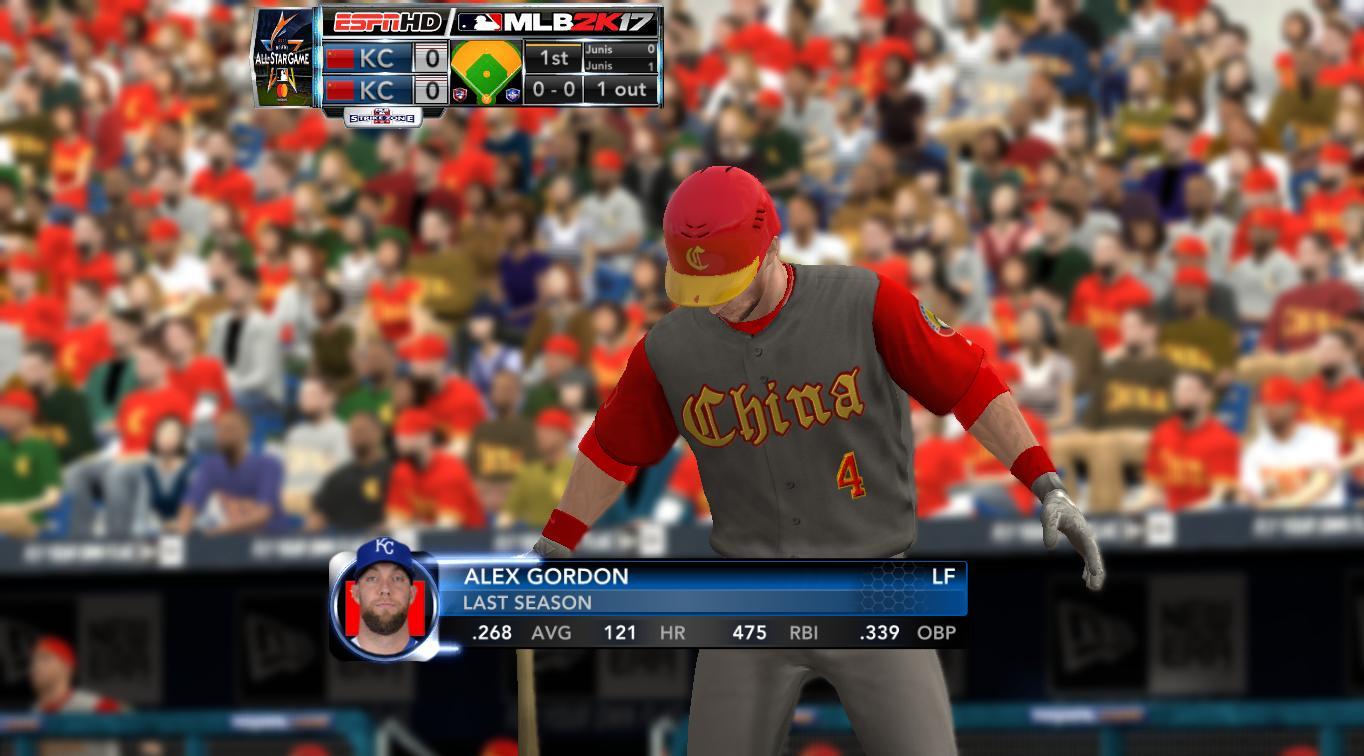The height and width of the screenshot is (756, 1364).
Task: Select the All-Star Game logo
Action: 286,58
